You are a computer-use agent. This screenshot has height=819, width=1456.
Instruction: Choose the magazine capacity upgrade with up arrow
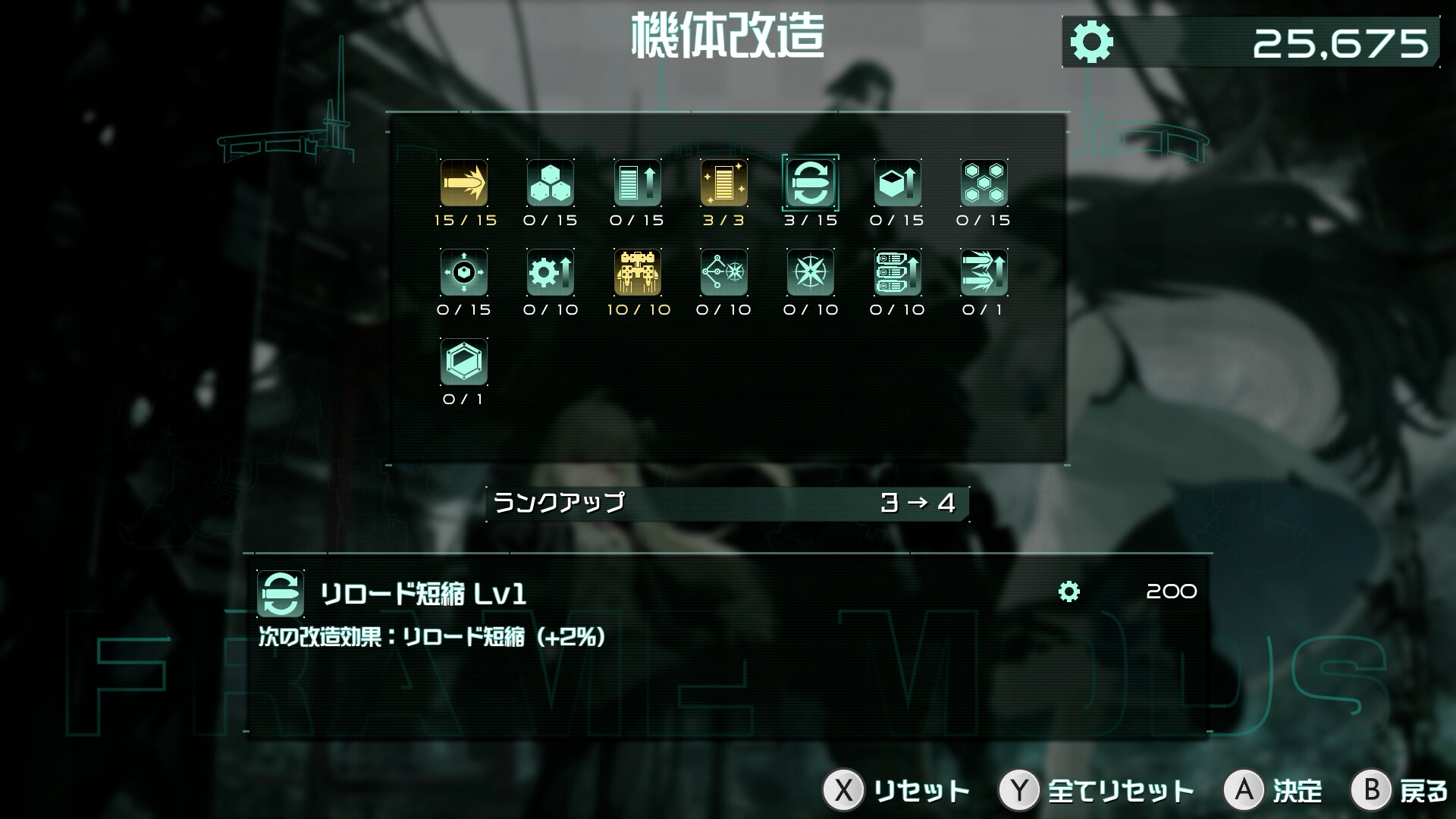click(x=636, y=184)
